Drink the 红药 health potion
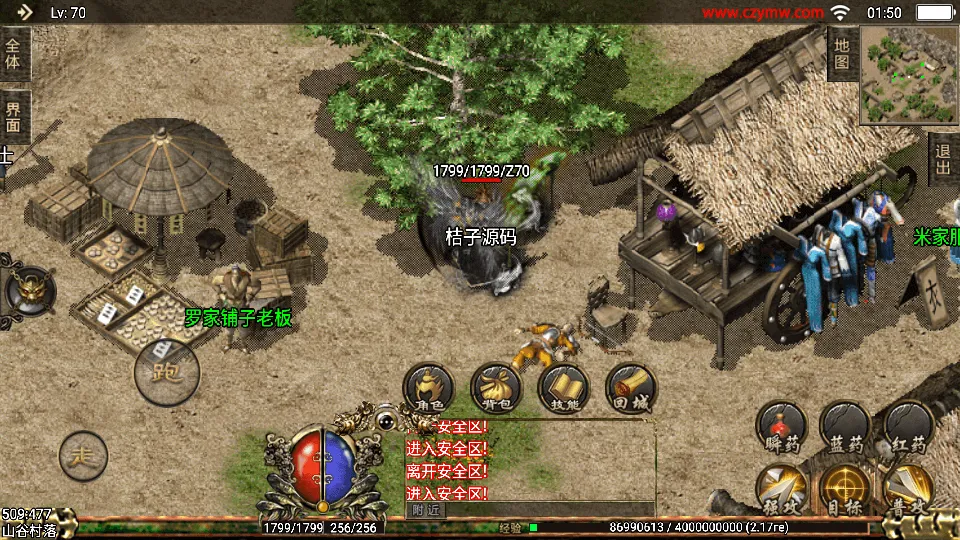Viewport: 960px width, 540px height. [x=908, y=429]
